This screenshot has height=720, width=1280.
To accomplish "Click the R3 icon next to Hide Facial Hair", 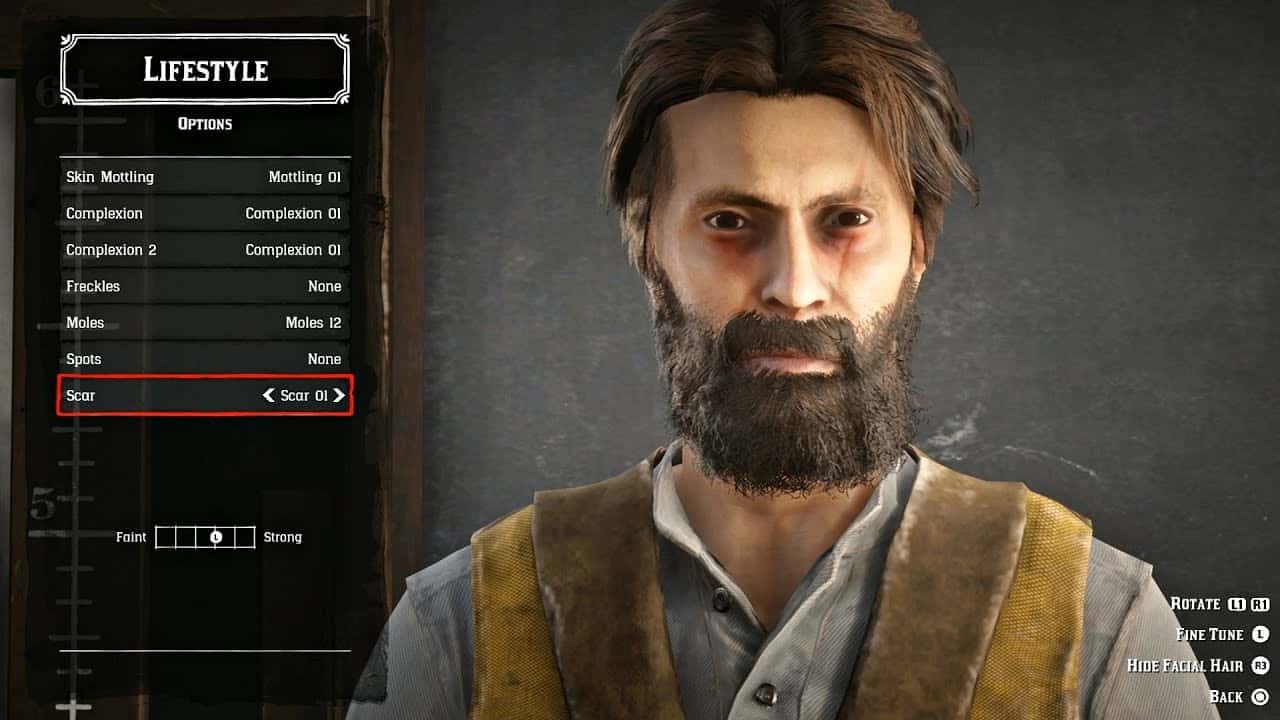I will [x=1260, y=664].
